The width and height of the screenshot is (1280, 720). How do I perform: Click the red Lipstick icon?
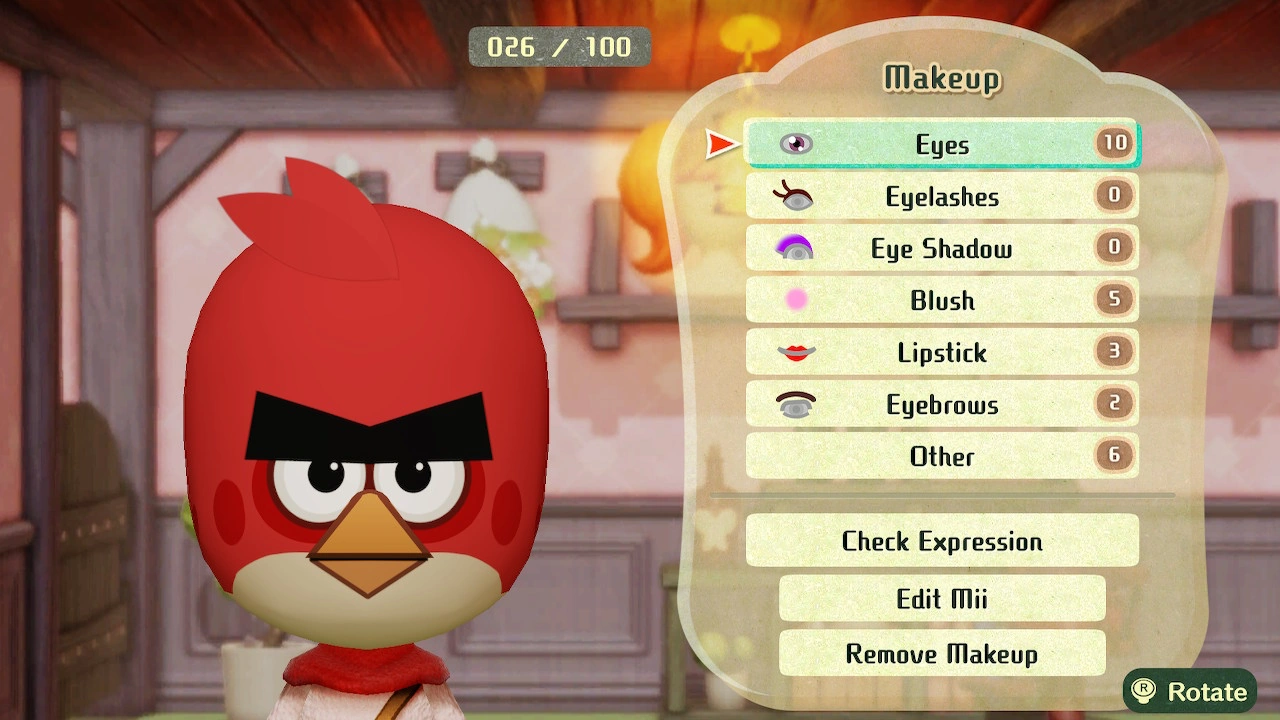pos(793,352)
